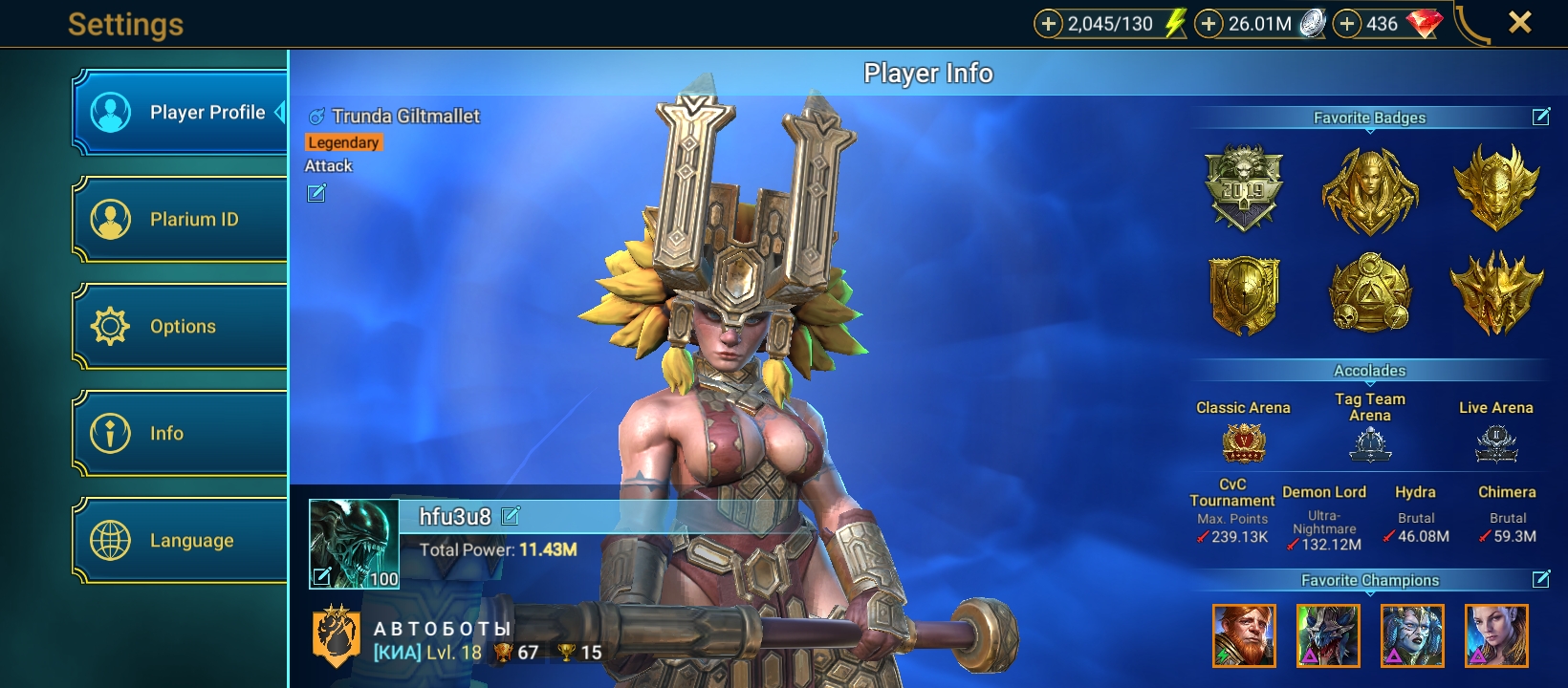This screenshot has width=1568, height=688.
Task: Switch to the Plarium ID section
Action: (182, 220)
